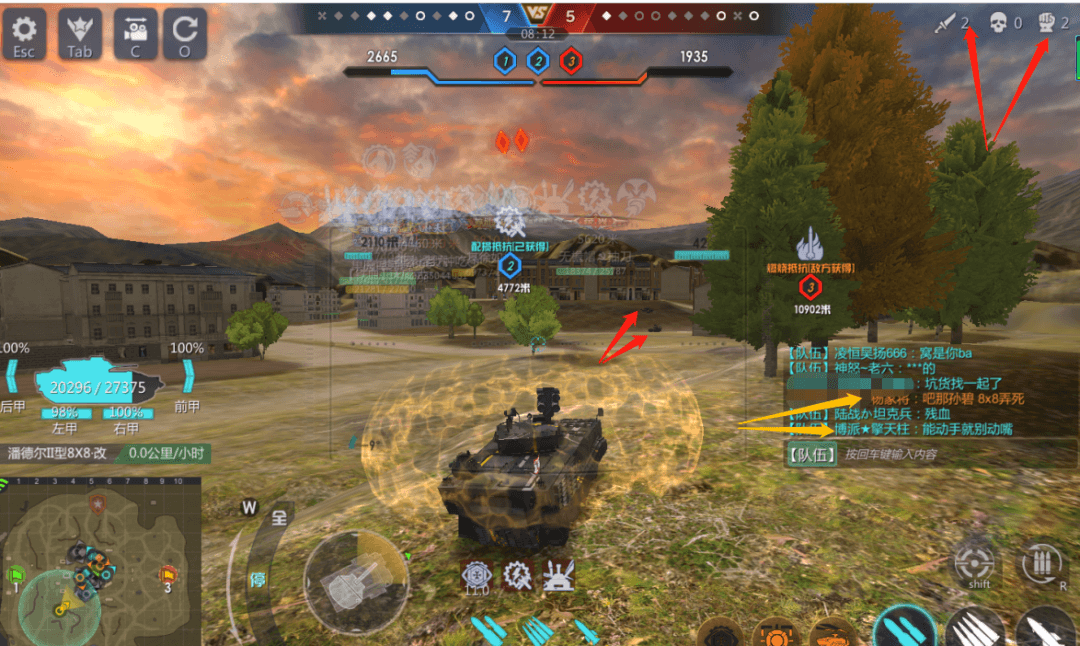Choose the white multi-missile ammo type
1080x646 pixels.
click(974, 630)
